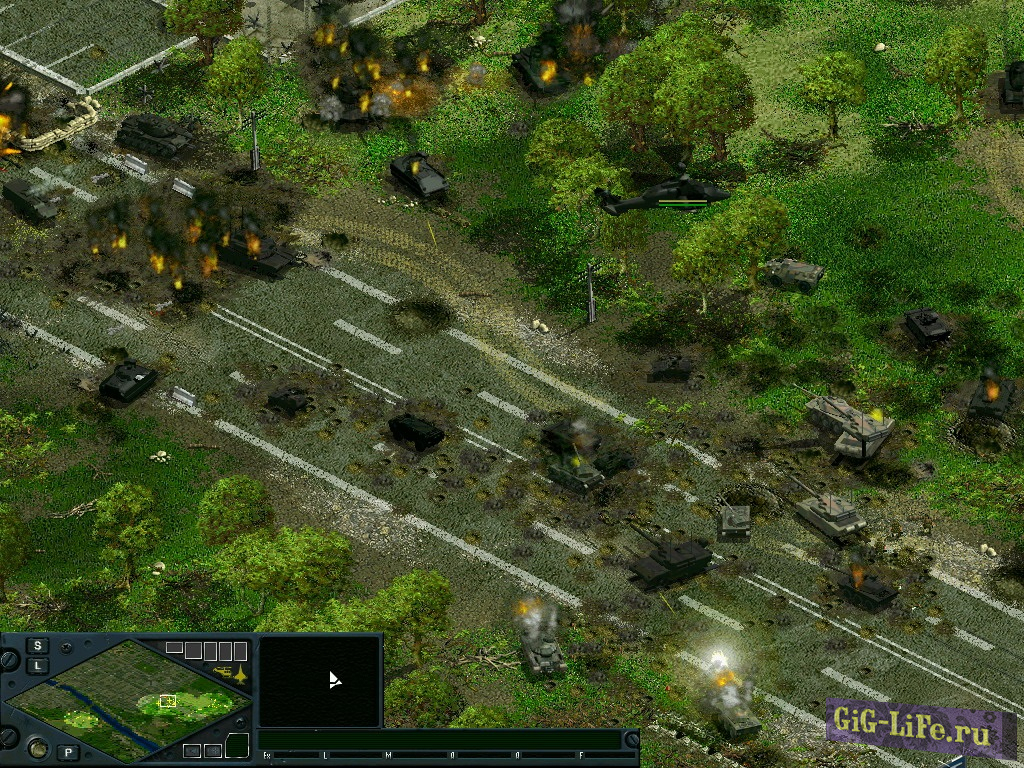Select the yellow jet airstrike icon
The height and width of the screenshot is (768, 1024).
pyautogui.click(x=240, y=673)
